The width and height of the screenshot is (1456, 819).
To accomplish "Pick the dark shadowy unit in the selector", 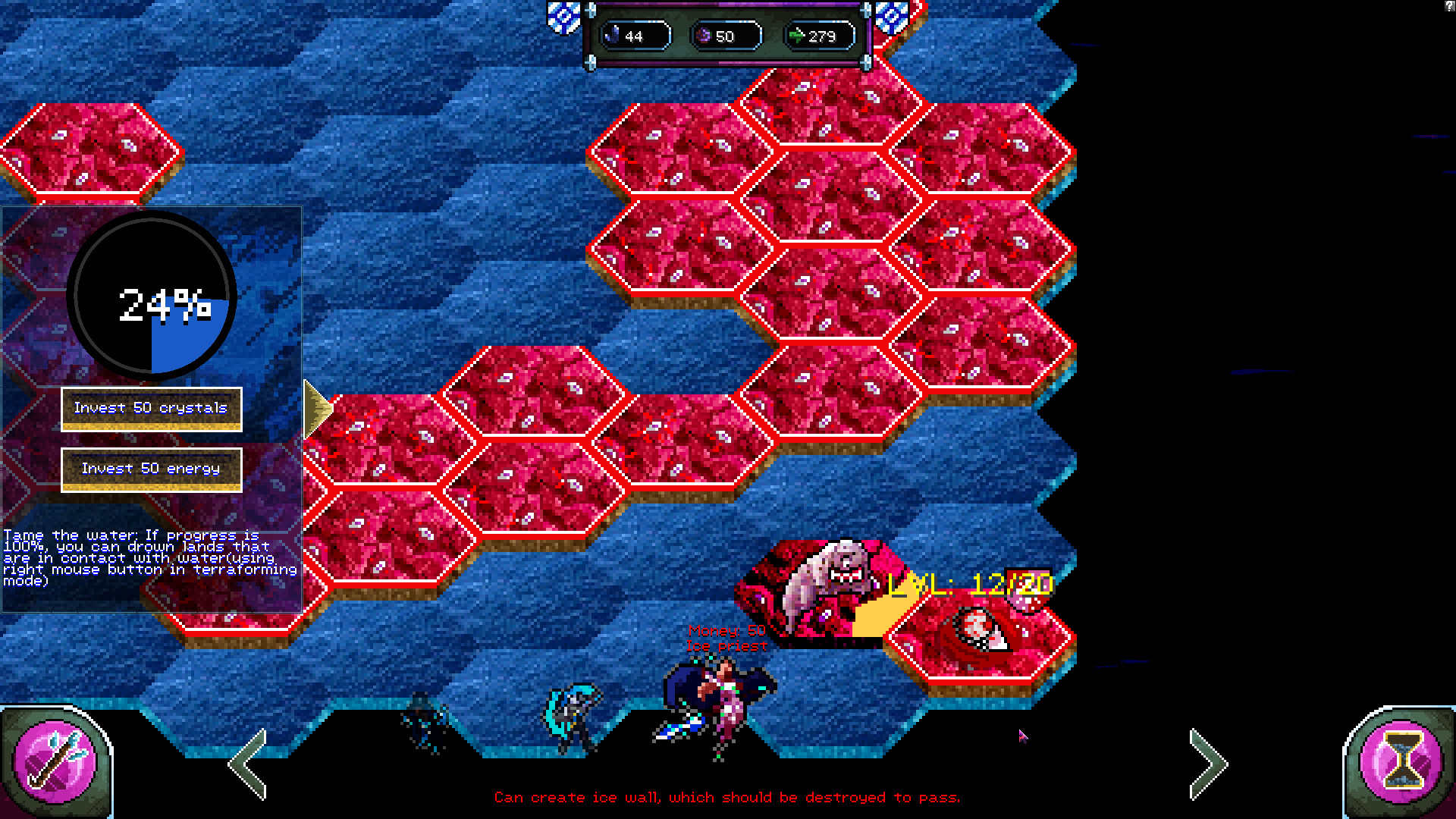I will point(425,722).
